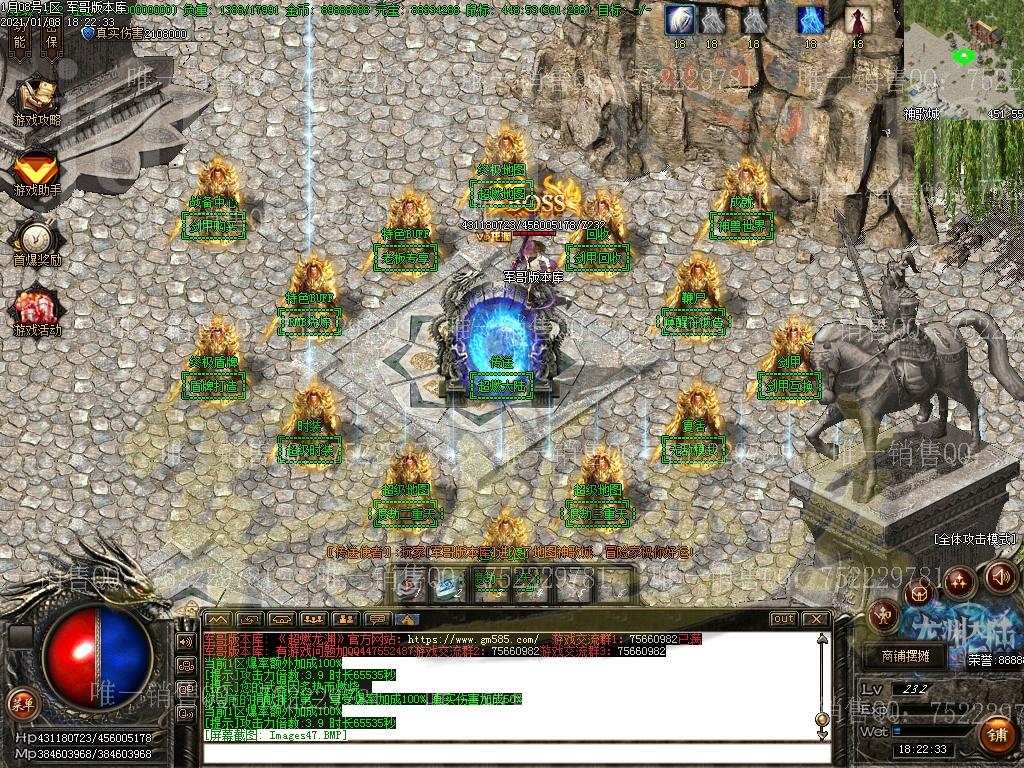Click the chat scrollbar down arrow

point(822,736)
